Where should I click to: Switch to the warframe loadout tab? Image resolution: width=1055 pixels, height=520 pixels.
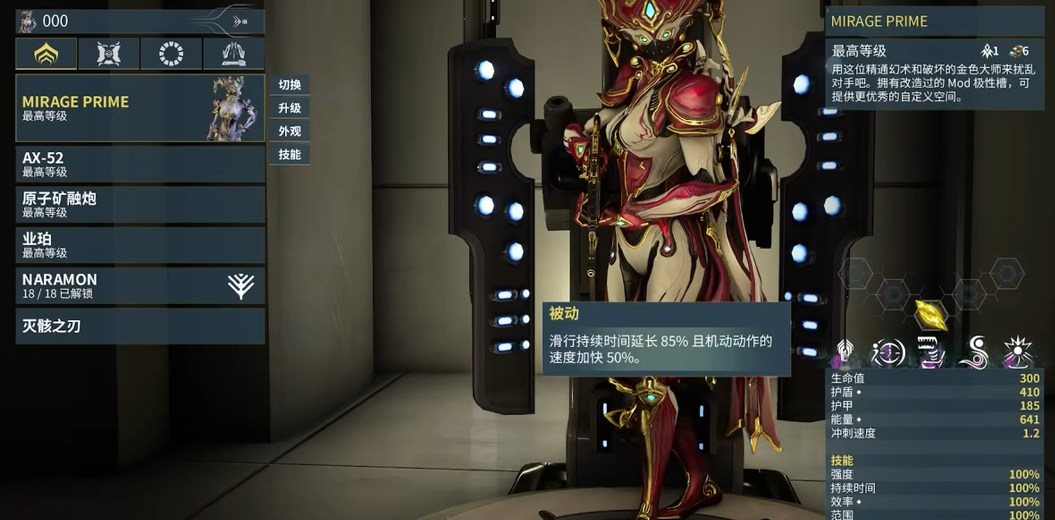tap(46, 54)
